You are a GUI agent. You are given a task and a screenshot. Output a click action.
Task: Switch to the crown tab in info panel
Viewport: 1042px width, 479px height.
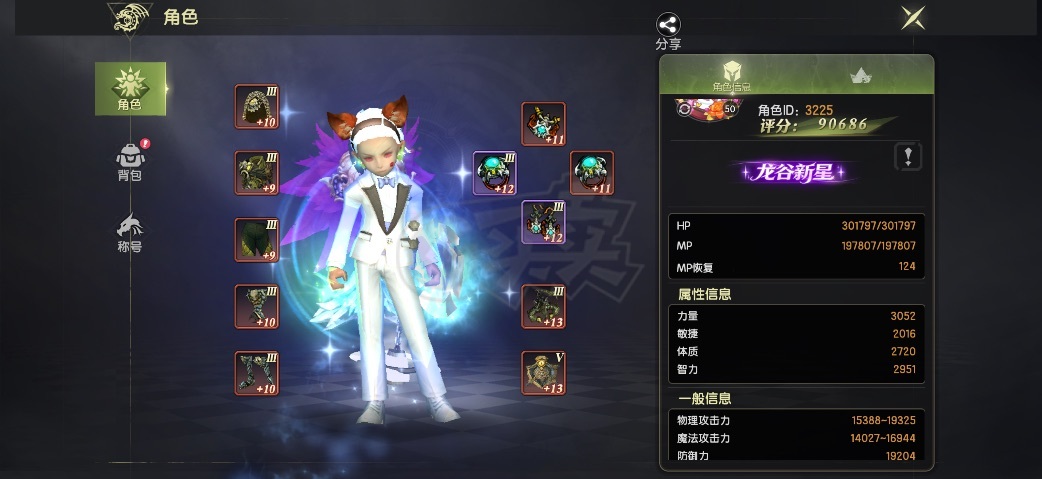pos(859,75)
